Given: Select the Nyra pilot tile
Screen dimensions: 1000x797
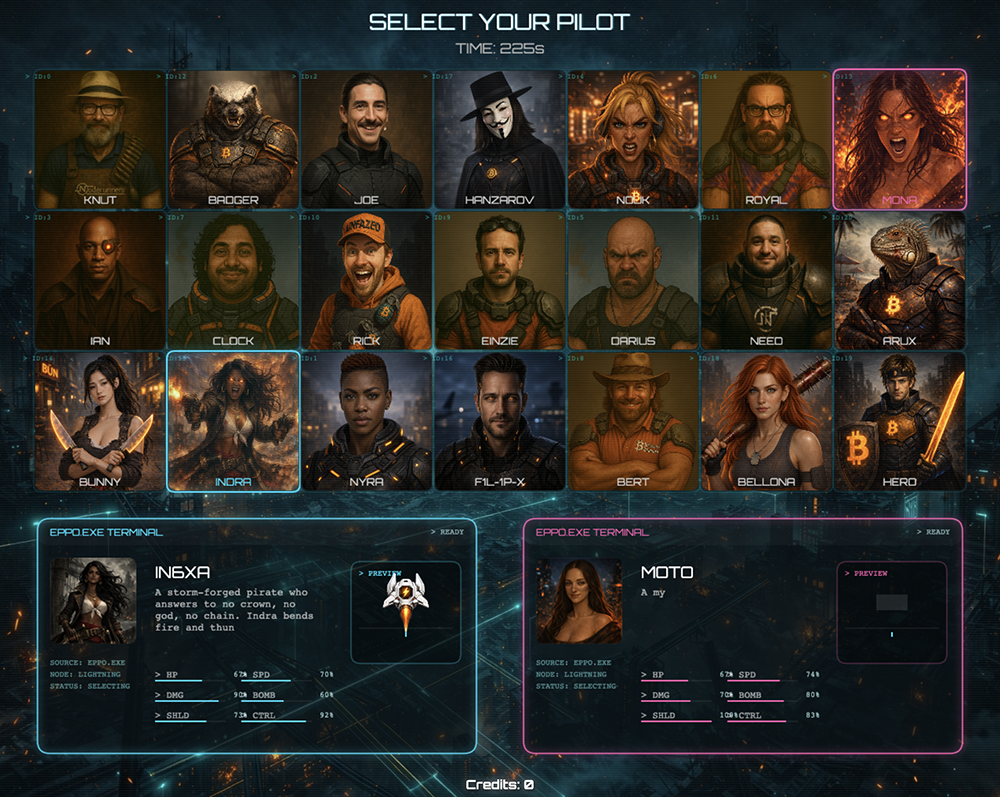Looking at the screenshot, I should 366,421.
